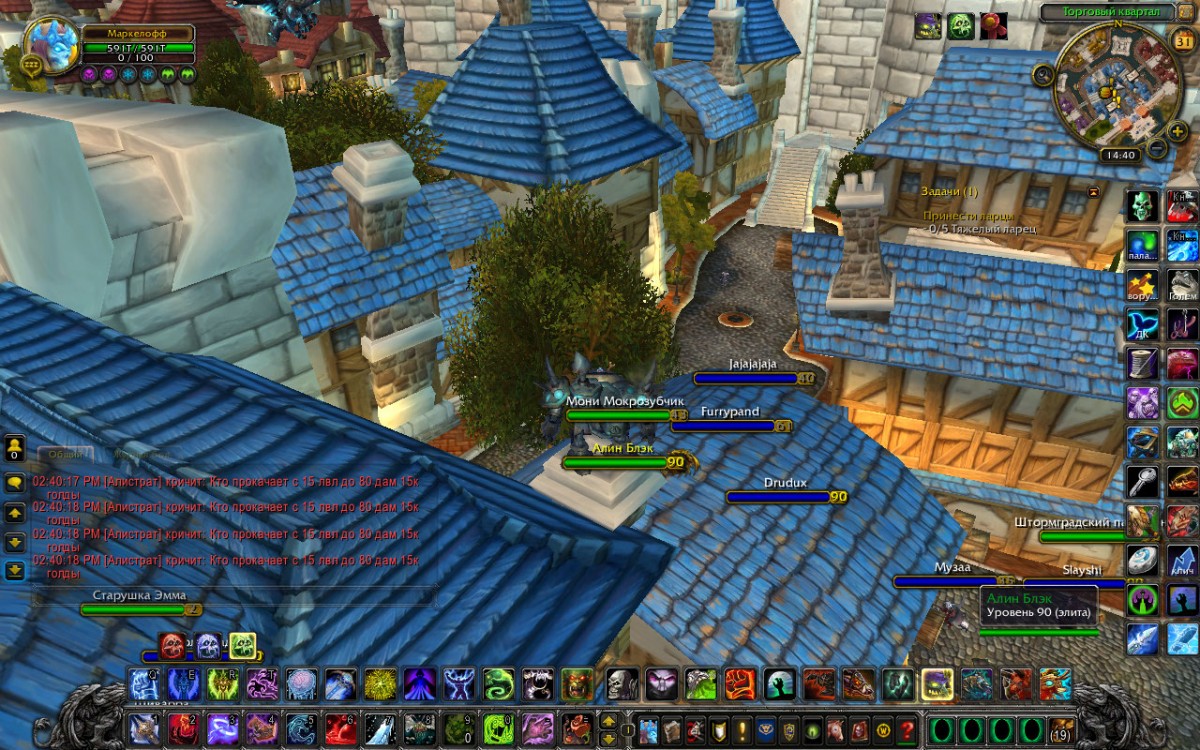Use the thread spool item on the side bar
The width and height of the screenshot is (1200, 750).
tap(1143, 362)
